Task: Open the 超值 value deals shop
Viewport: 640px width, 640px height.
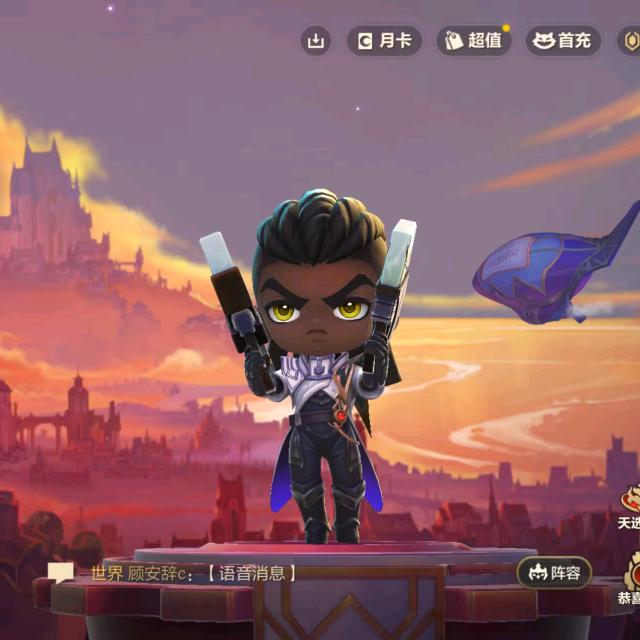Action: pyautogui.click(x=474, y=41)
